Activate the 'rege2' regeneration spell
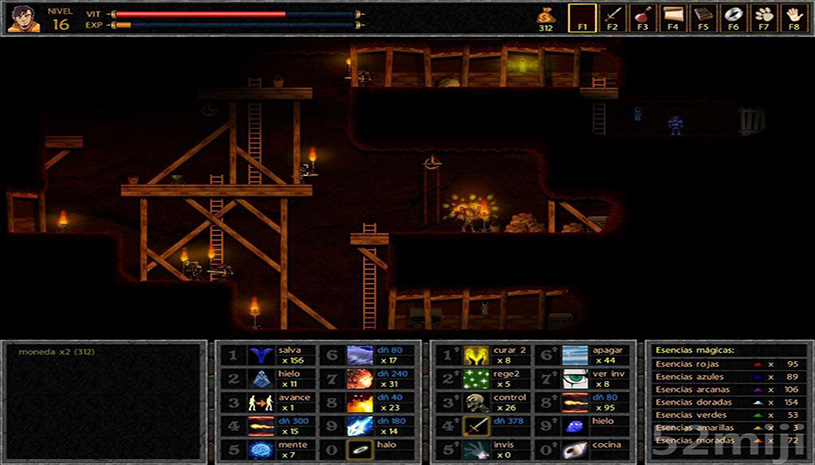The image size is (815, 465). tap(476, 379)
